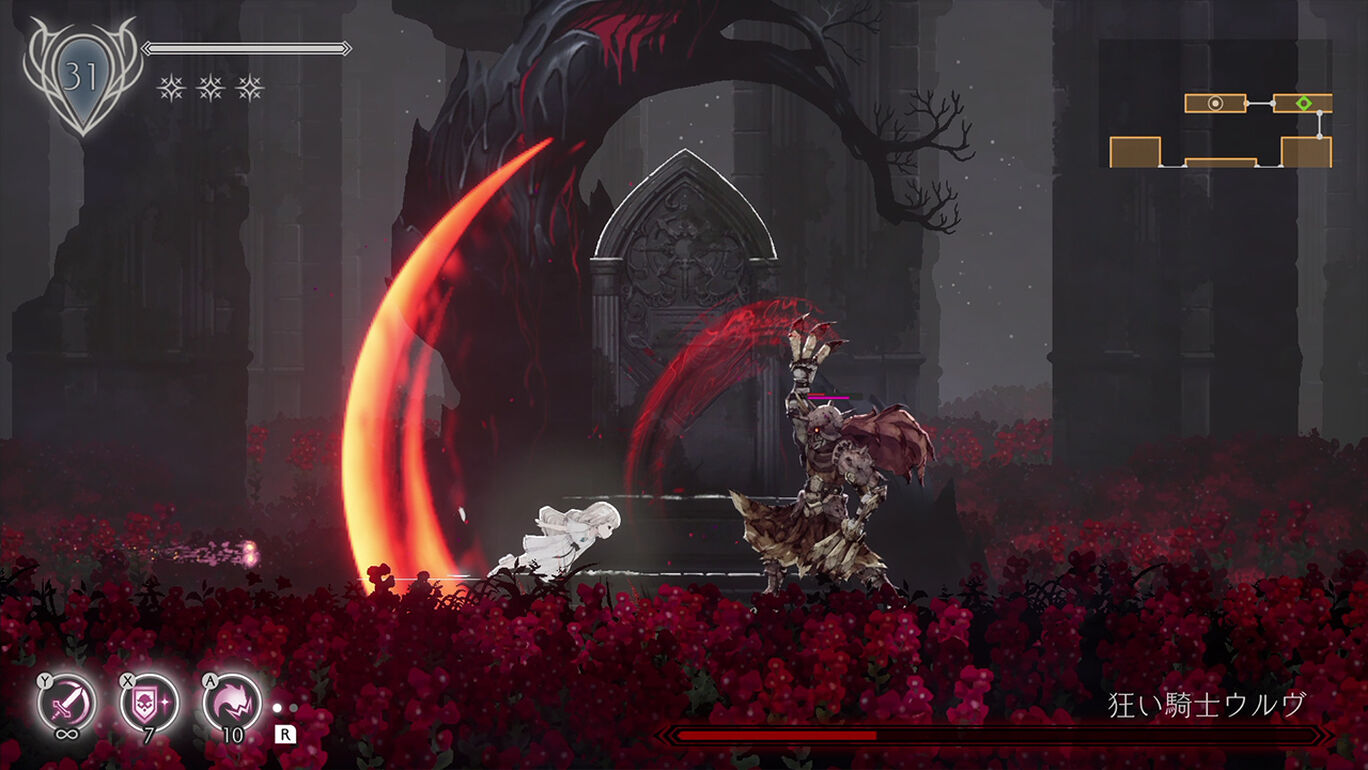
Task: Click the R shoulder-button swap indicator
Action: coord(284,733)
